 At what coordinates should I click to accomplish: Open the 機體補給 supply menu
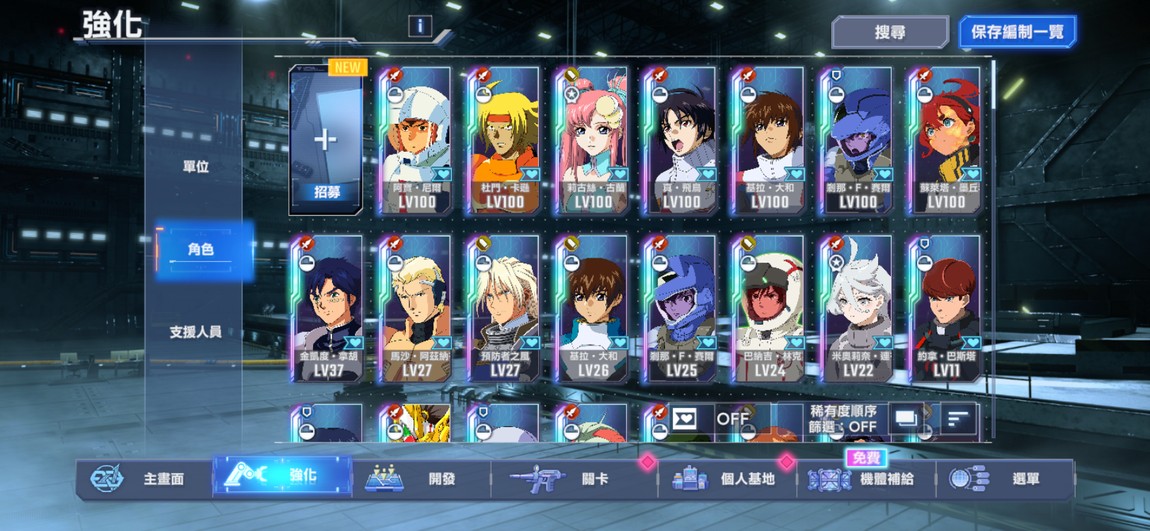[x=867, y=479]
